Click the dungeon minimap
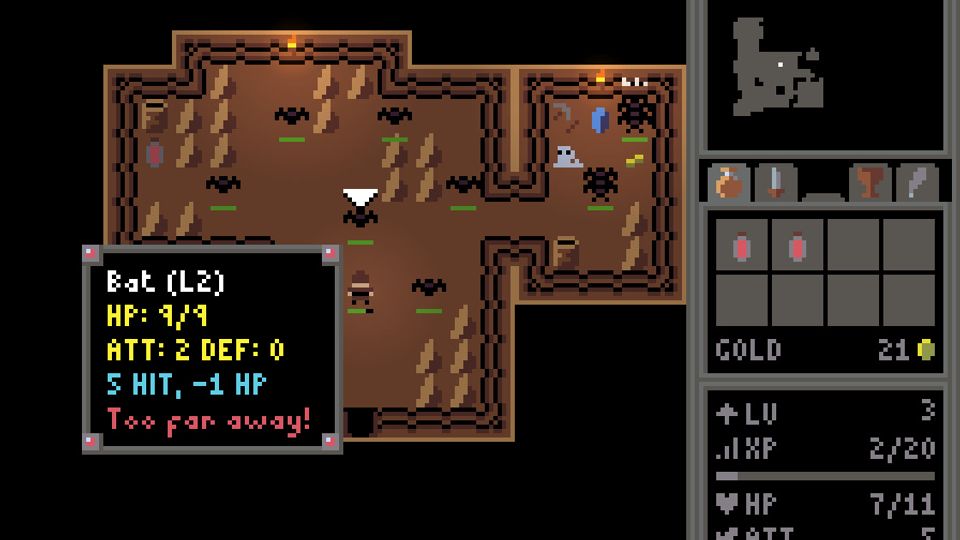Image resolution: width=960 pixels, height=540 pixels. click(824, 75)
